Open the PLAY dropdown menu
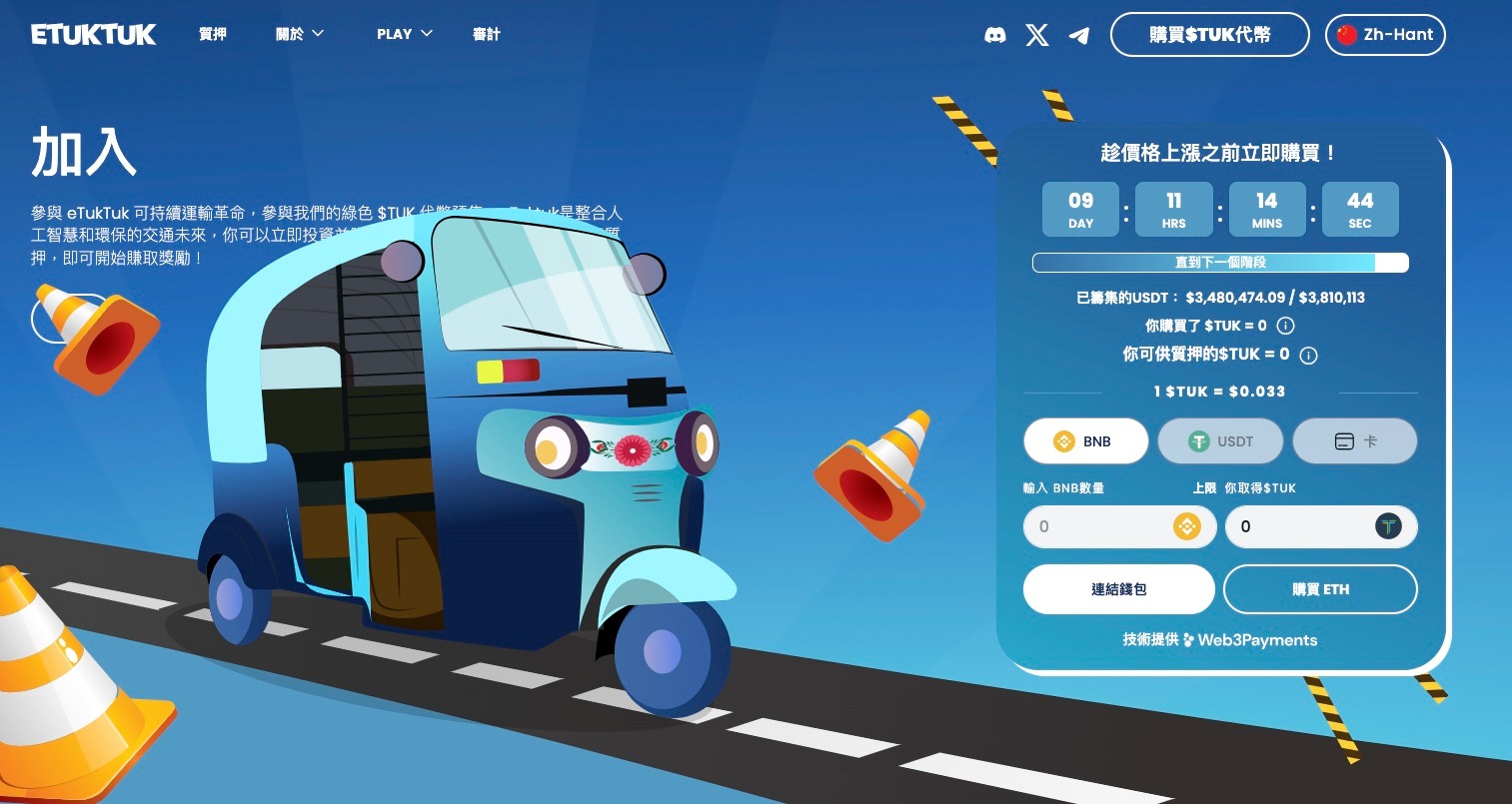Viewport: 1512px width, 804px height. [x=405, y=34]
